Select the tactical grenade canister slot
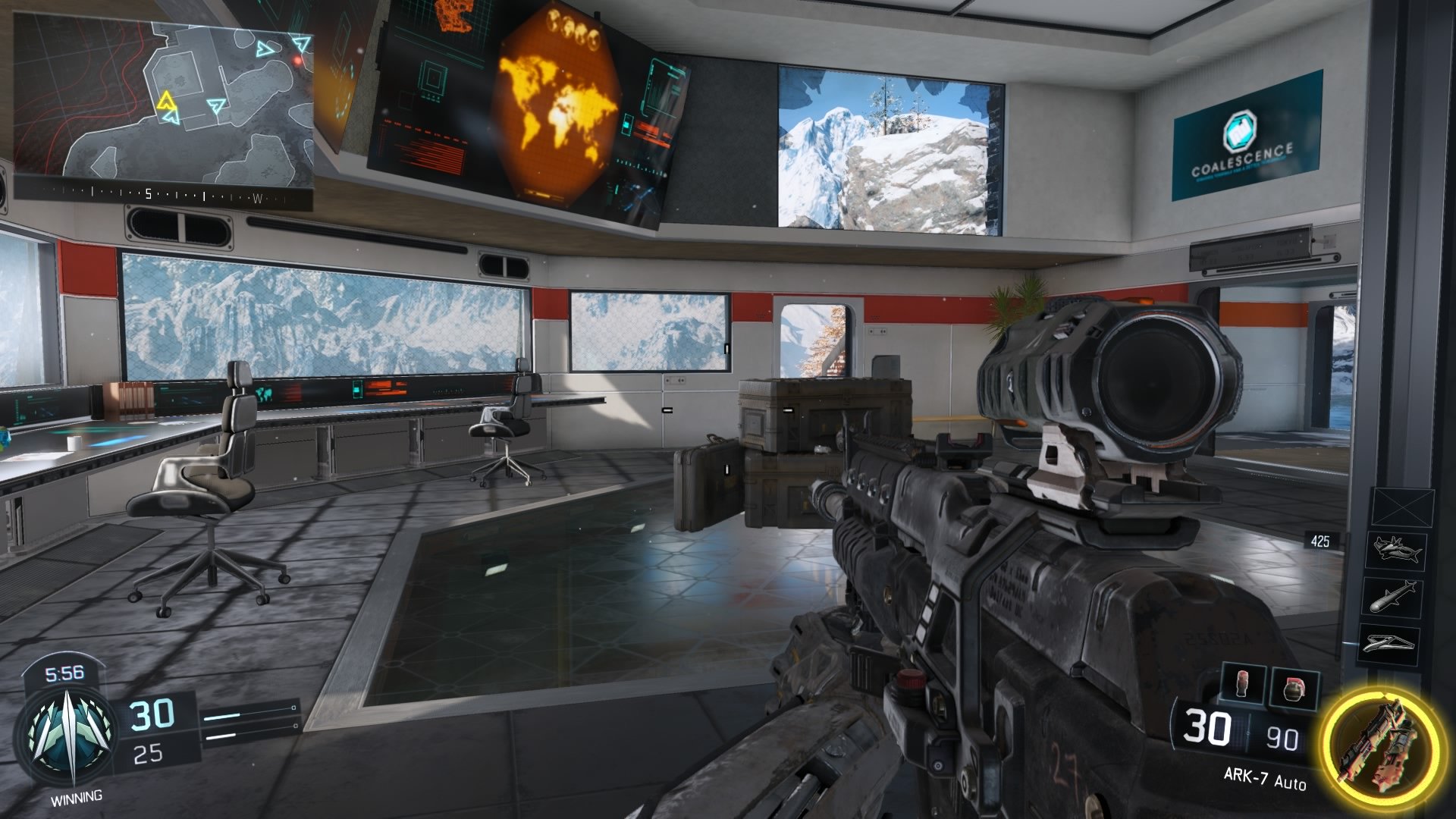This screenshot has height=819, width=1456. click(x=1245, y=685)
